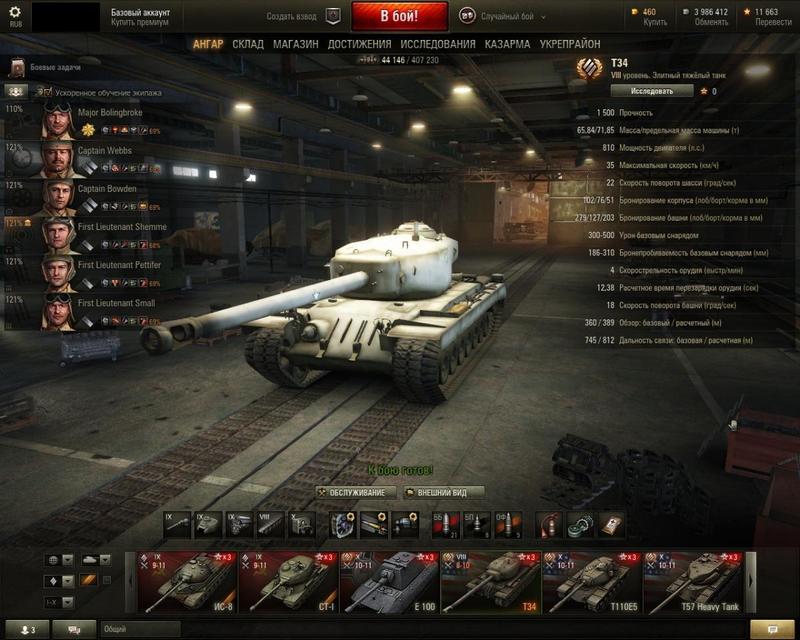Open the МАГАЗИН tab
800x640 pixels.
pos(295,45)
